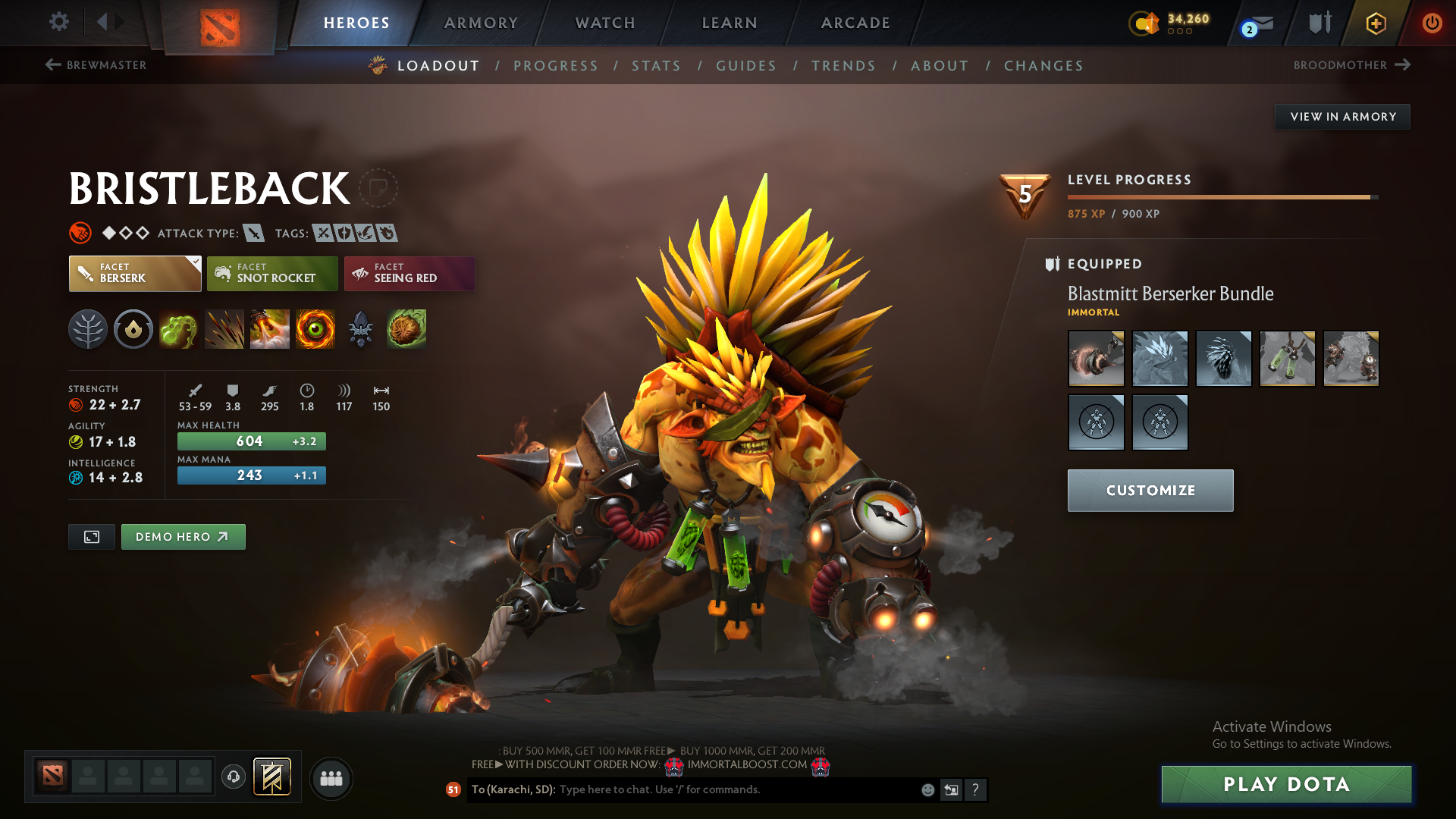Open the first Blastmitt Berserker item thumbnail

1096,358
